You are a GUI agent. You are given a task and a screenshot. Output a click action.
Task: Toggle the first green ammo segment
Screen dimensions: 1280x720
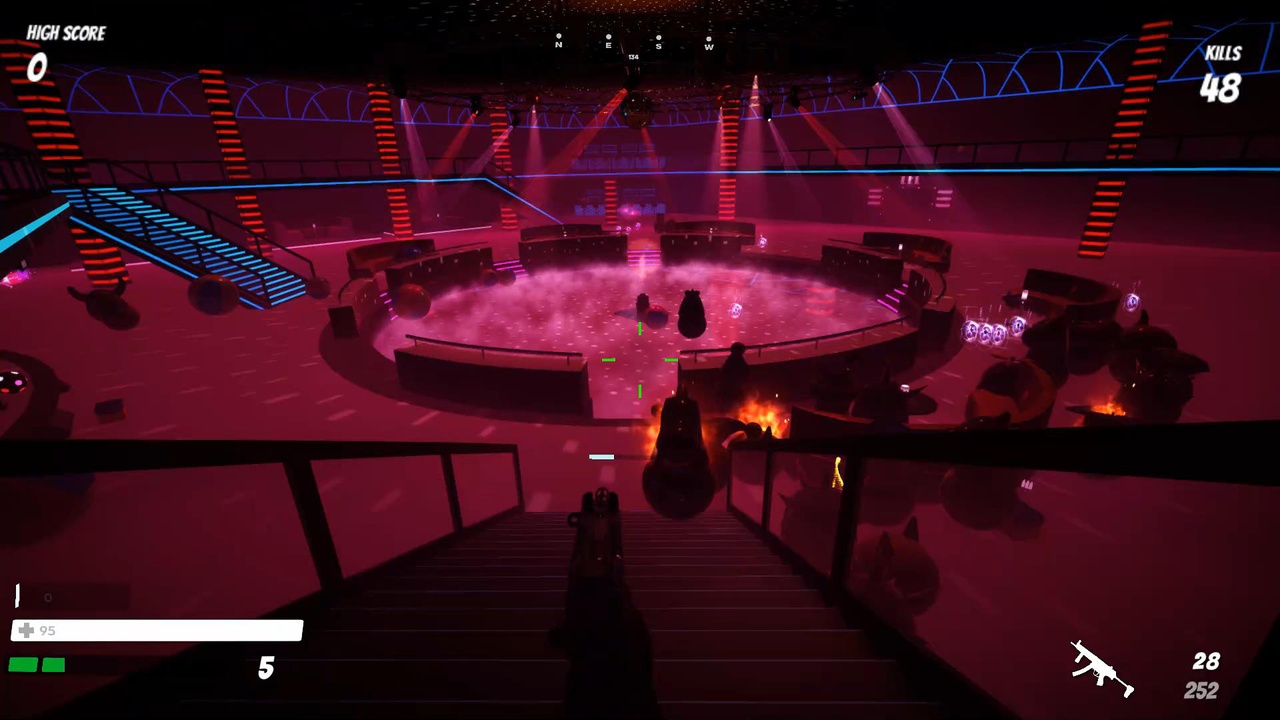(22, 664)
